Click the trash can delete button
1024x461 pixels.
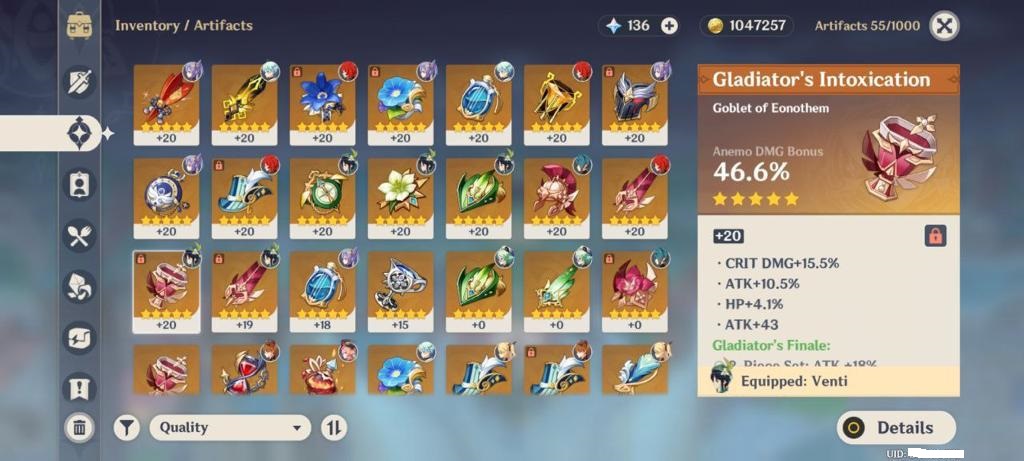point(79,428)
